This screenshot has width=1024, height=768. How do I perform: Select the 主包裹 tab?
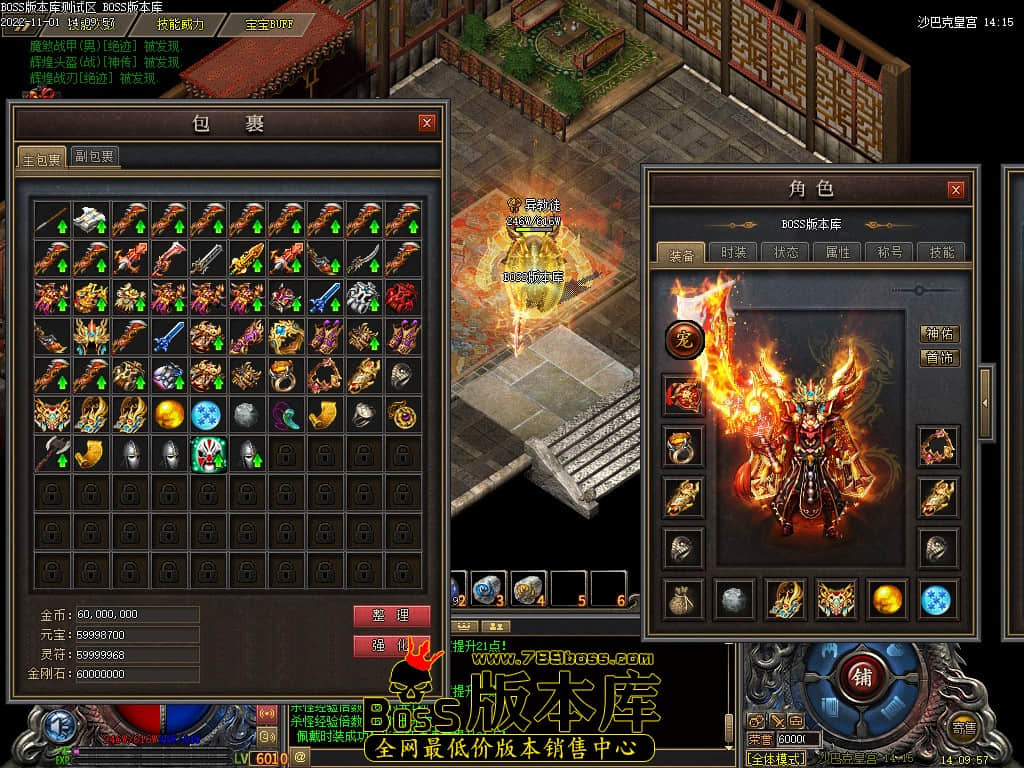(42, 158)
